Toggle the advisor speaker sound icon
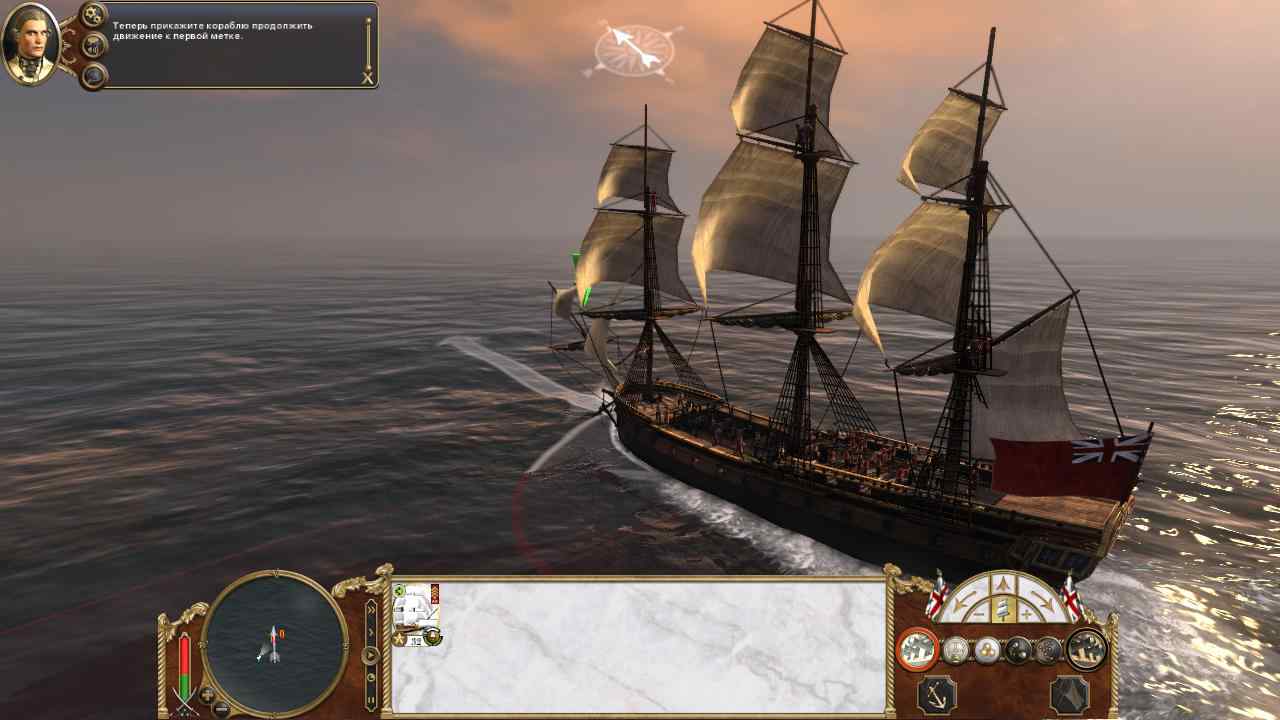The image size is (1280, 720). point(94,45)
